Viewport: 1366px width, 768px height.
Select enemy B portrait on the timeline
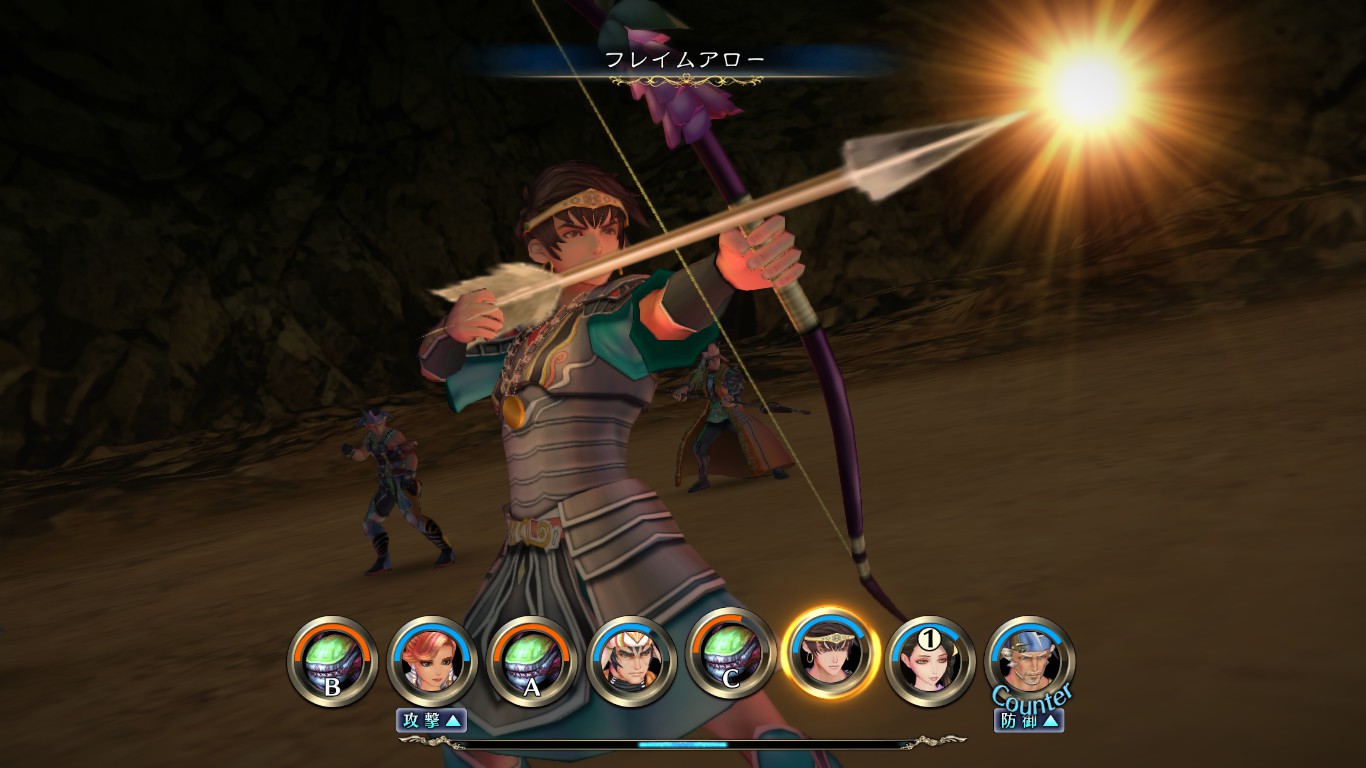[332, 661]
